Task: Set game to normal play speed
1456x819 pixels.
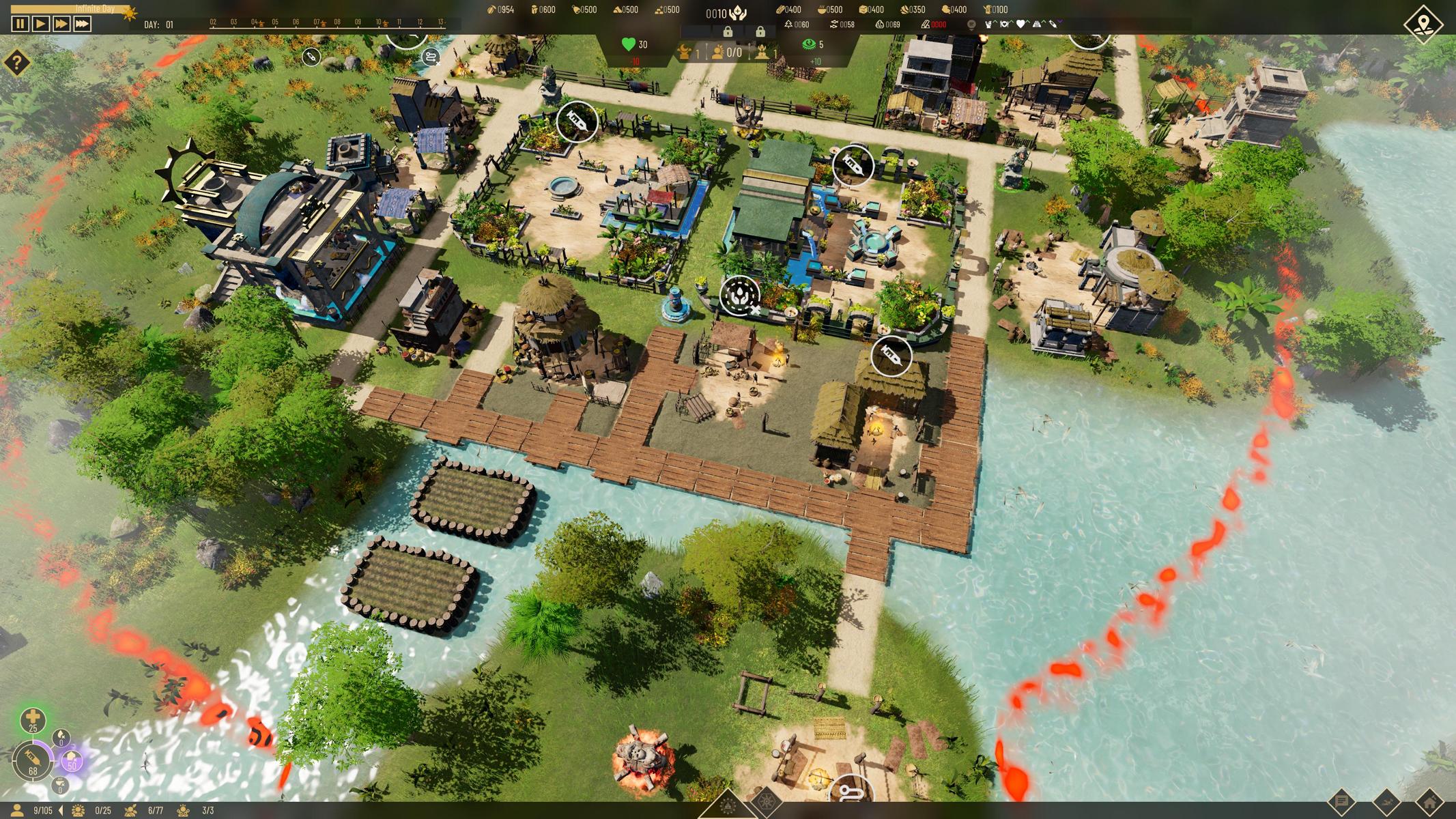Action: point(40,24)
